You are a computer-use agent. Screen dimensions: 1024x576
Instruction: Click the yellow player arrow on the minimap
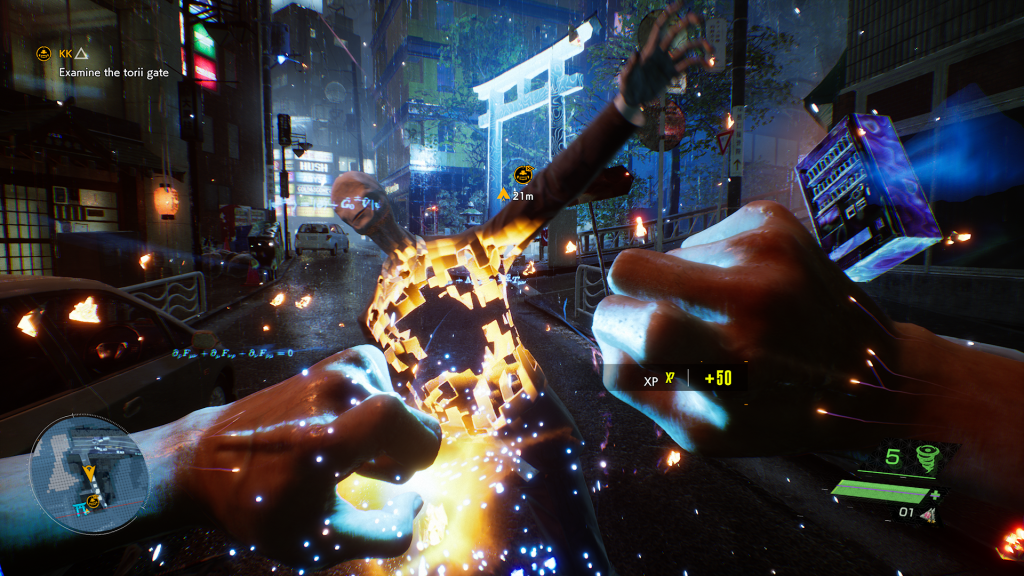pyautogui.click(x=90, y=471)
